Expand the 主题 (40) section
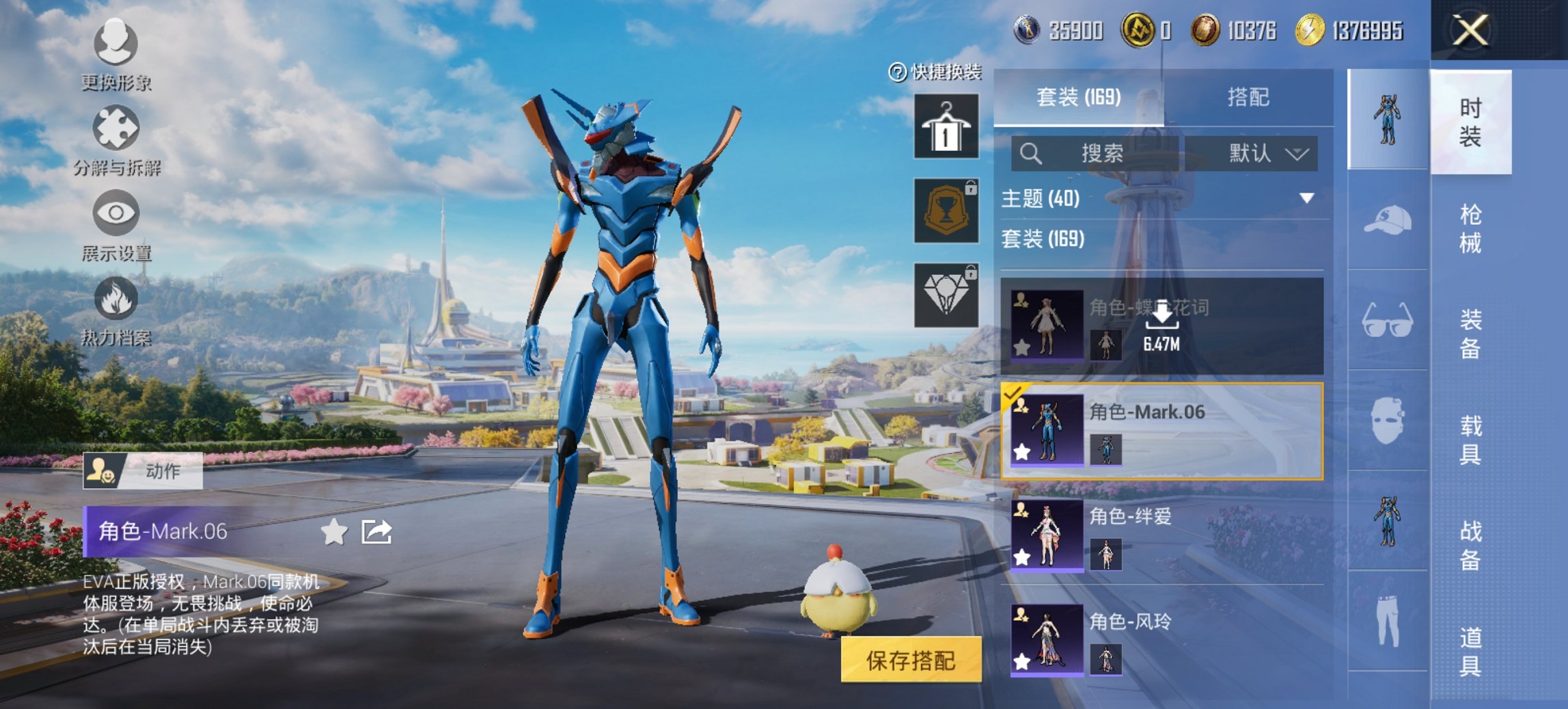 pos(1306,198)
